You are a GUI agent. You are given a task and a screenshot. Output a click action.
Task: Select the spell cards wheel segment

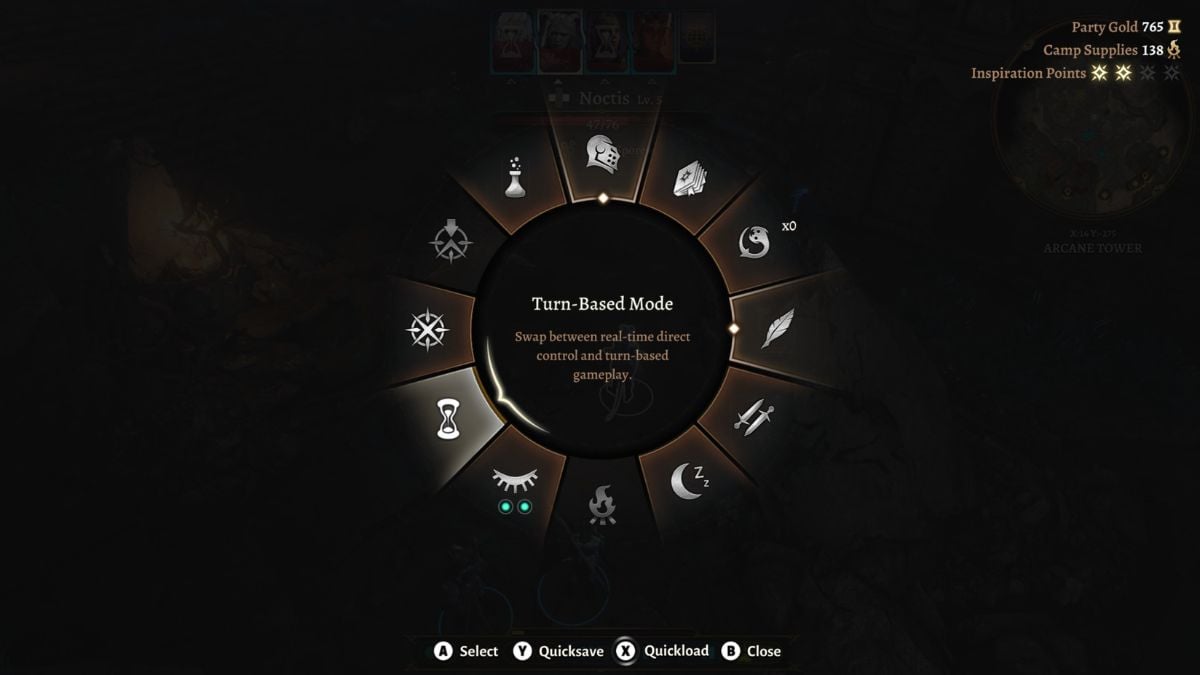(x=690, y=177)
